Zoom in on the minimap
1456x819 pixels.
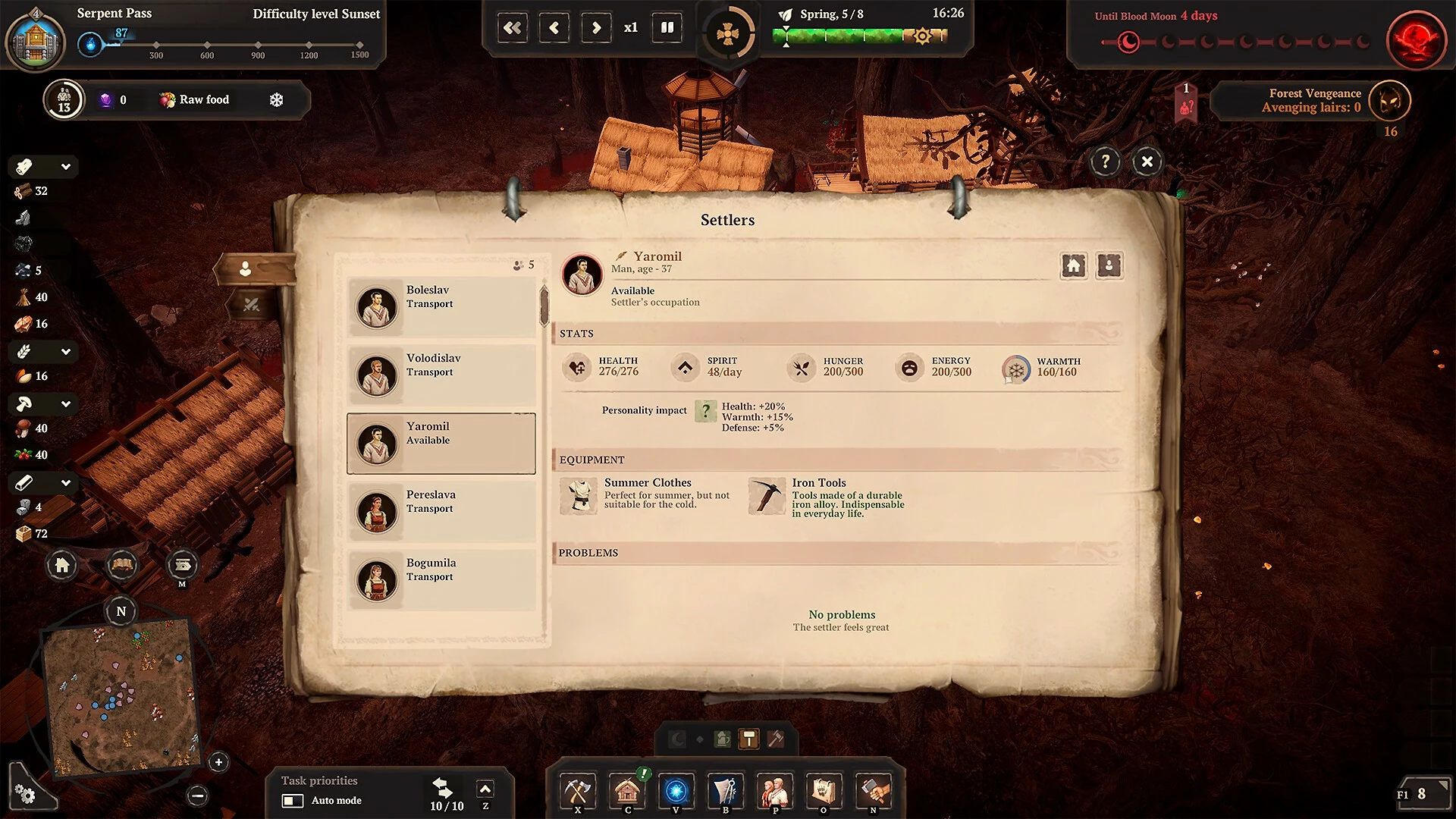[218, 762]
